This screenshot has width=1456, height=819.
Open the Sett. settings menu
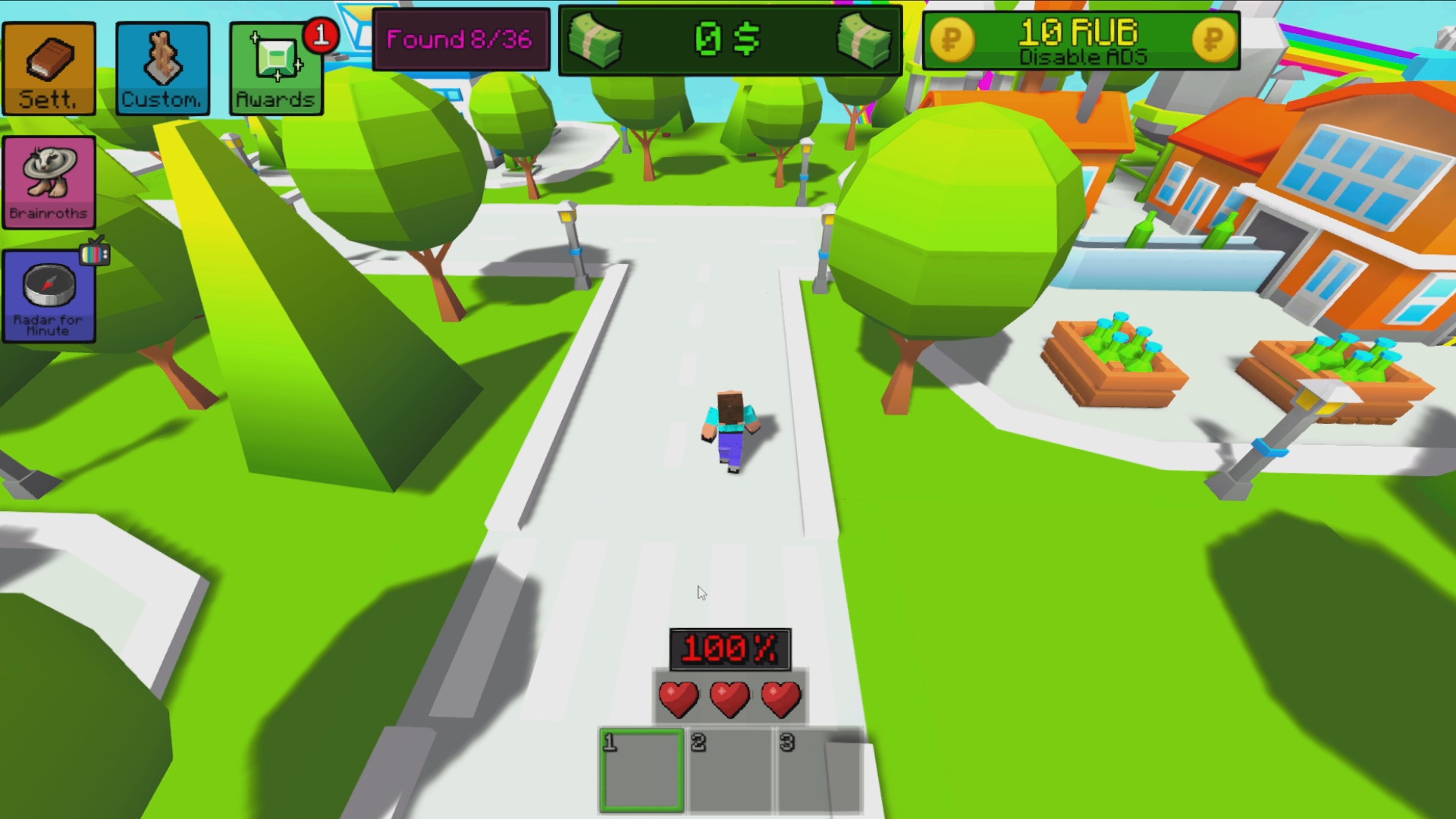coord(49,68)
